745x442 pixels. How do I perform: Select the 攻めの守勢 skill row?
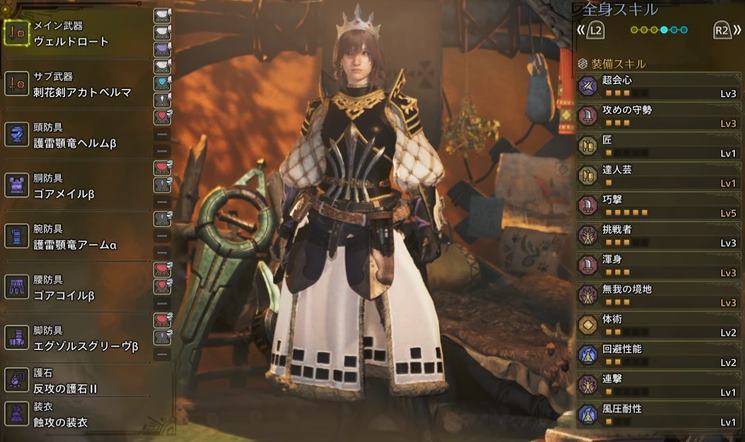[660, 116]
